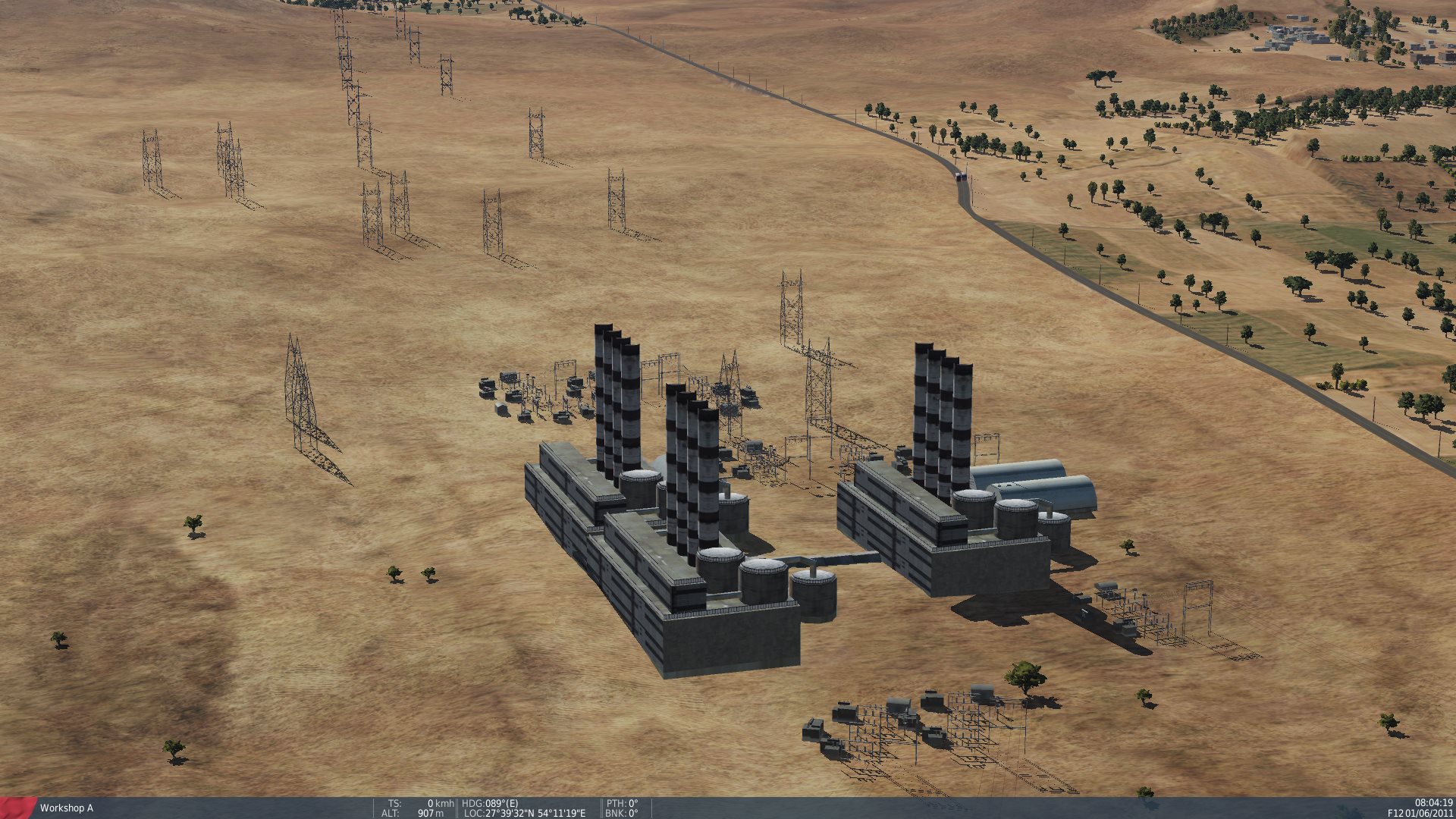This screenshot has width=1456, height=819.
Task: Click the BNK bank angle readout
Action: (620, 812)
